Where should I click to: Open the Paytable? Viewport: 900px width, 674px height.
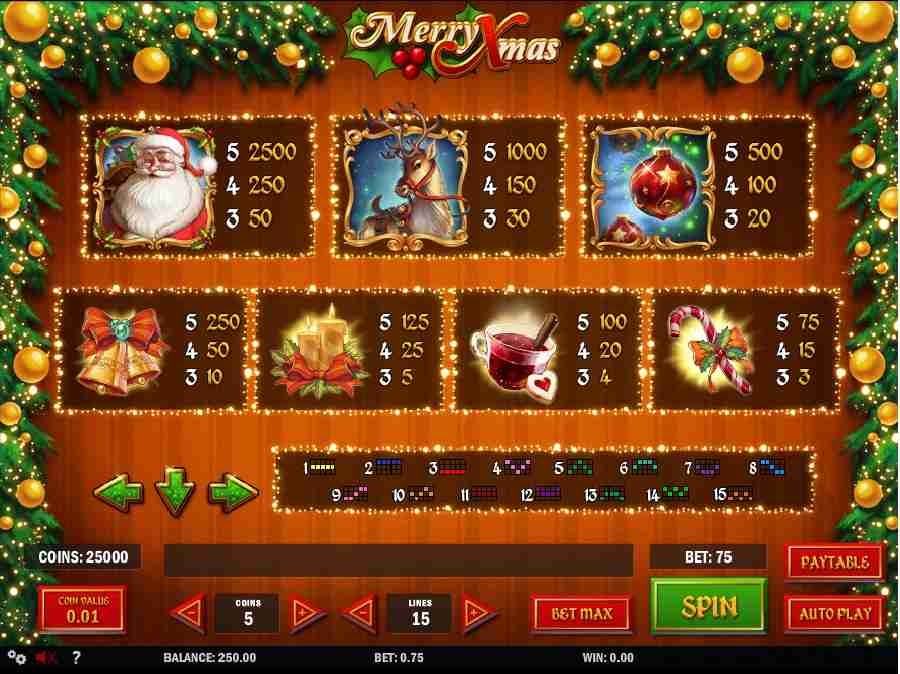tap(834, 562)
